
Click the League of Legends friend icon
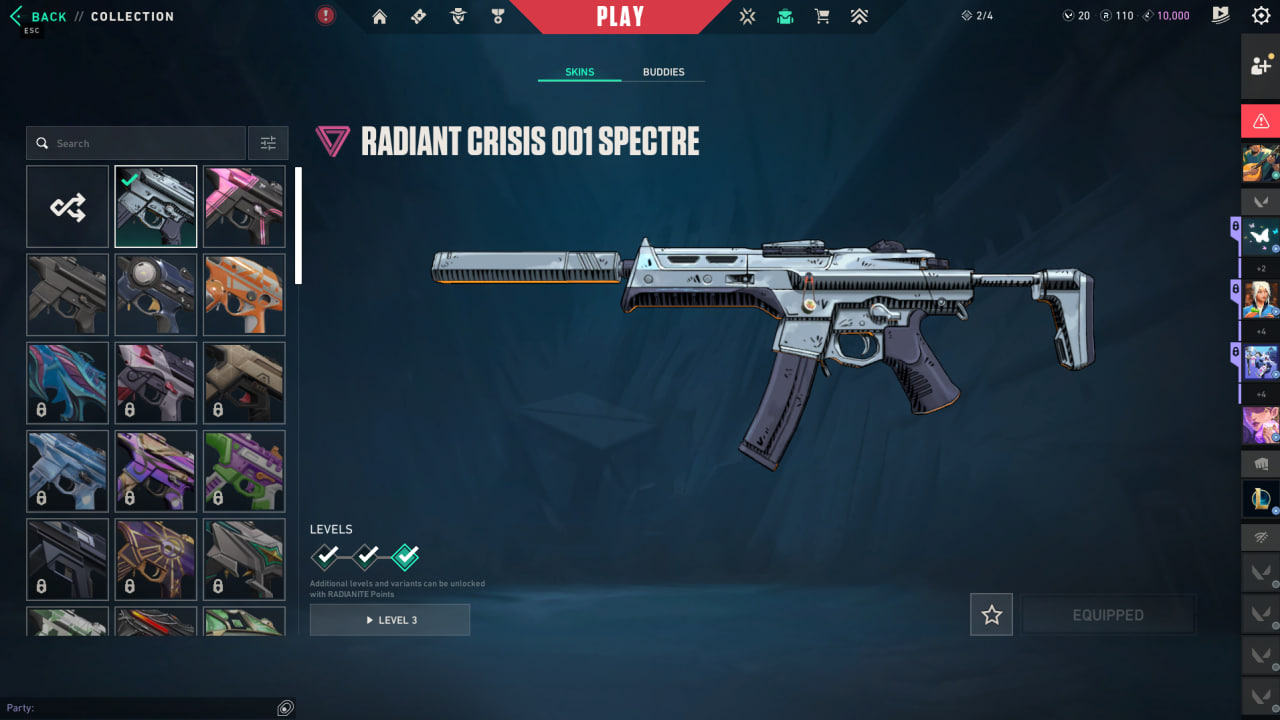(1260, 498)
